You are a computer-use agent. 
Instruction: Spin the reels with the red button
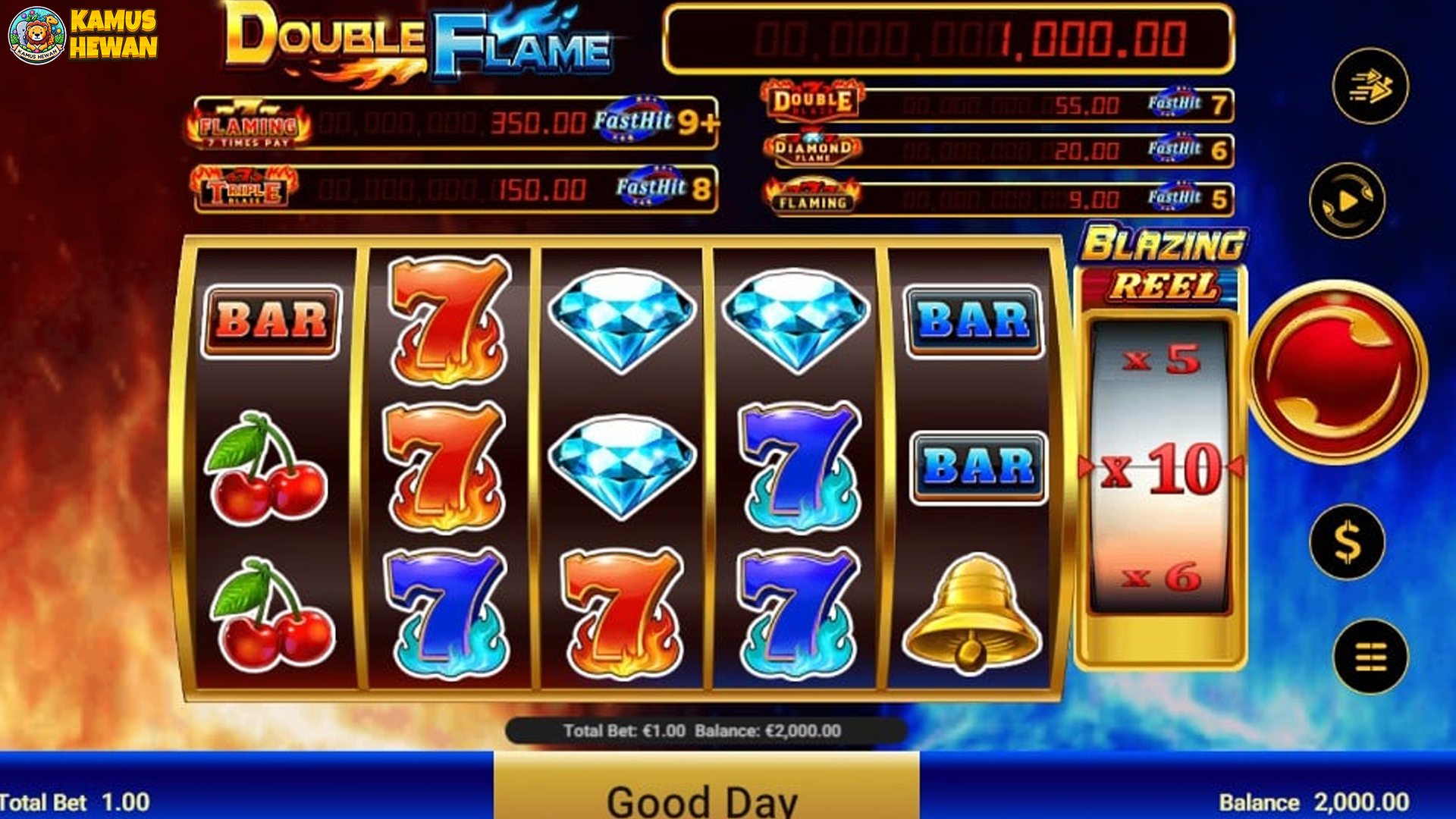click(x=1337, y=372)
